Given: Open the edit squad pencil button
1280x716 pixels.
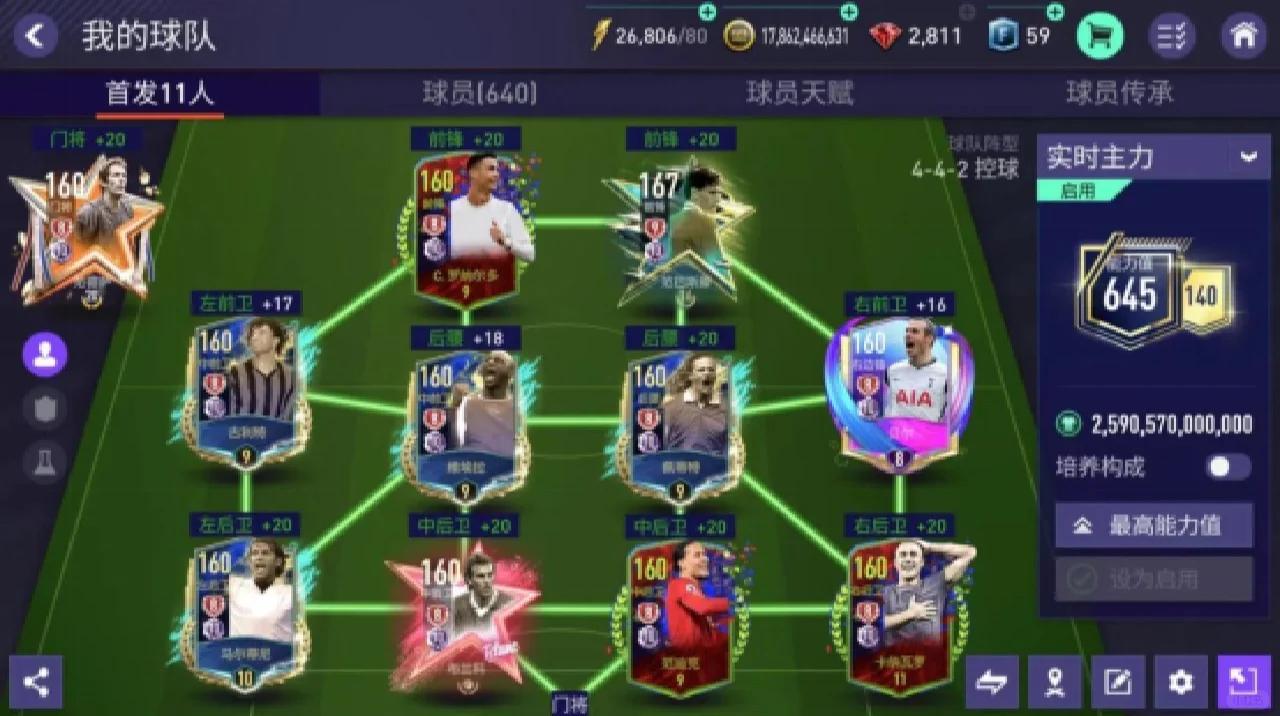Looking at the screenshot, I should pos(1117,682).
